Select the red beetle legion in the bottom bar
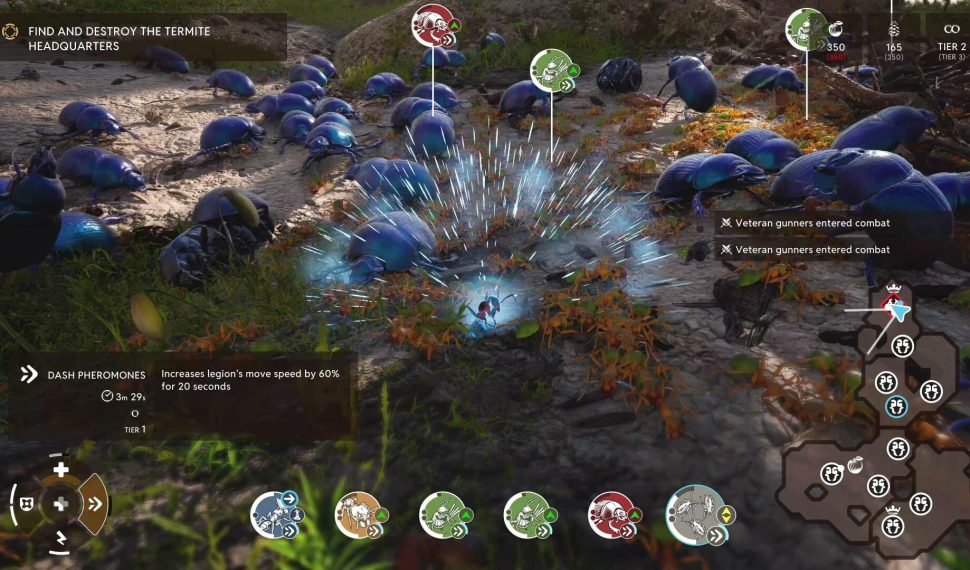The width and height of the screenshot is (970, 570). tap(613, 514)
